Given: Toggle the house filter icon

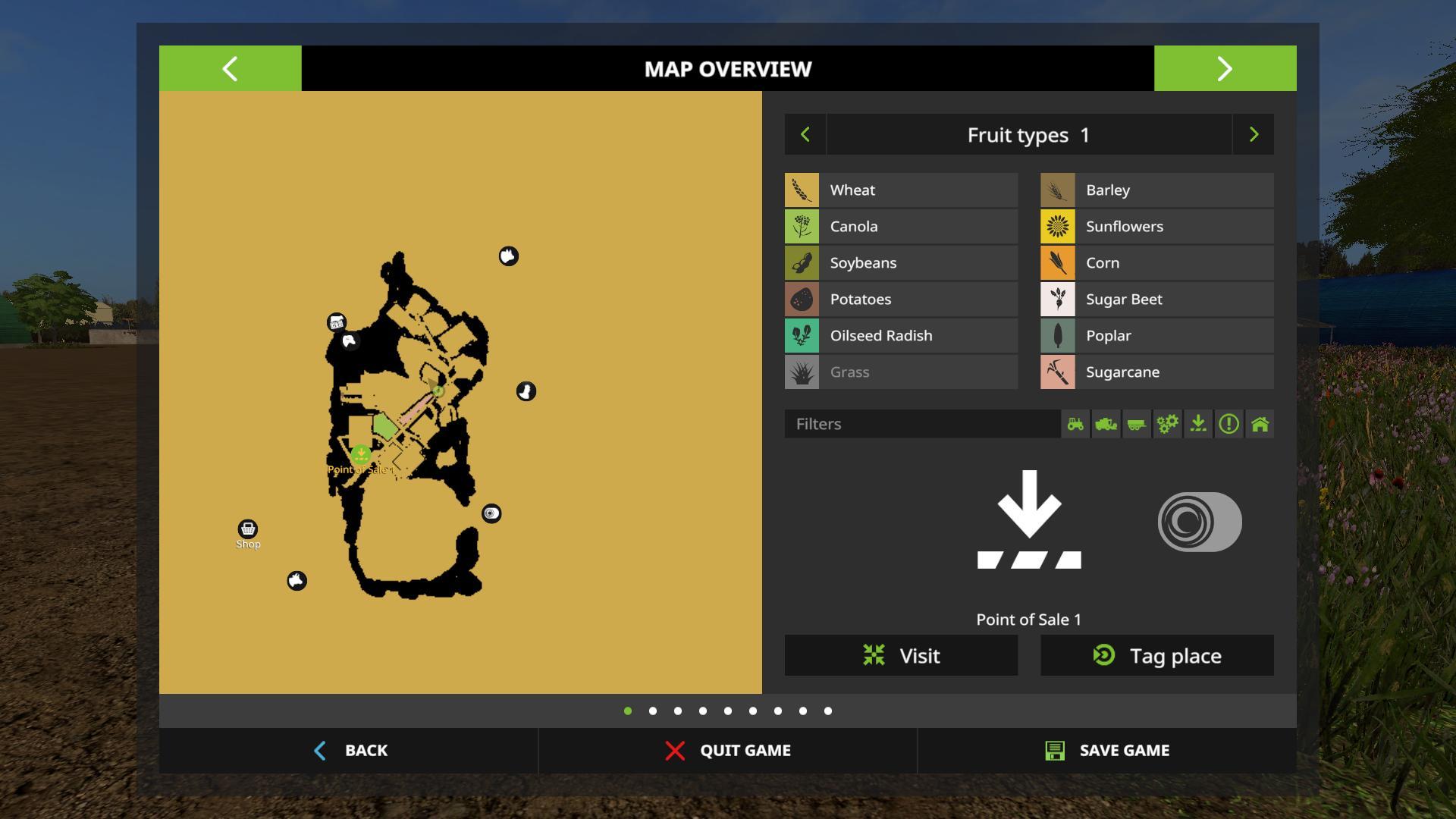Looking at the screenshot, I should [1260, 424].
